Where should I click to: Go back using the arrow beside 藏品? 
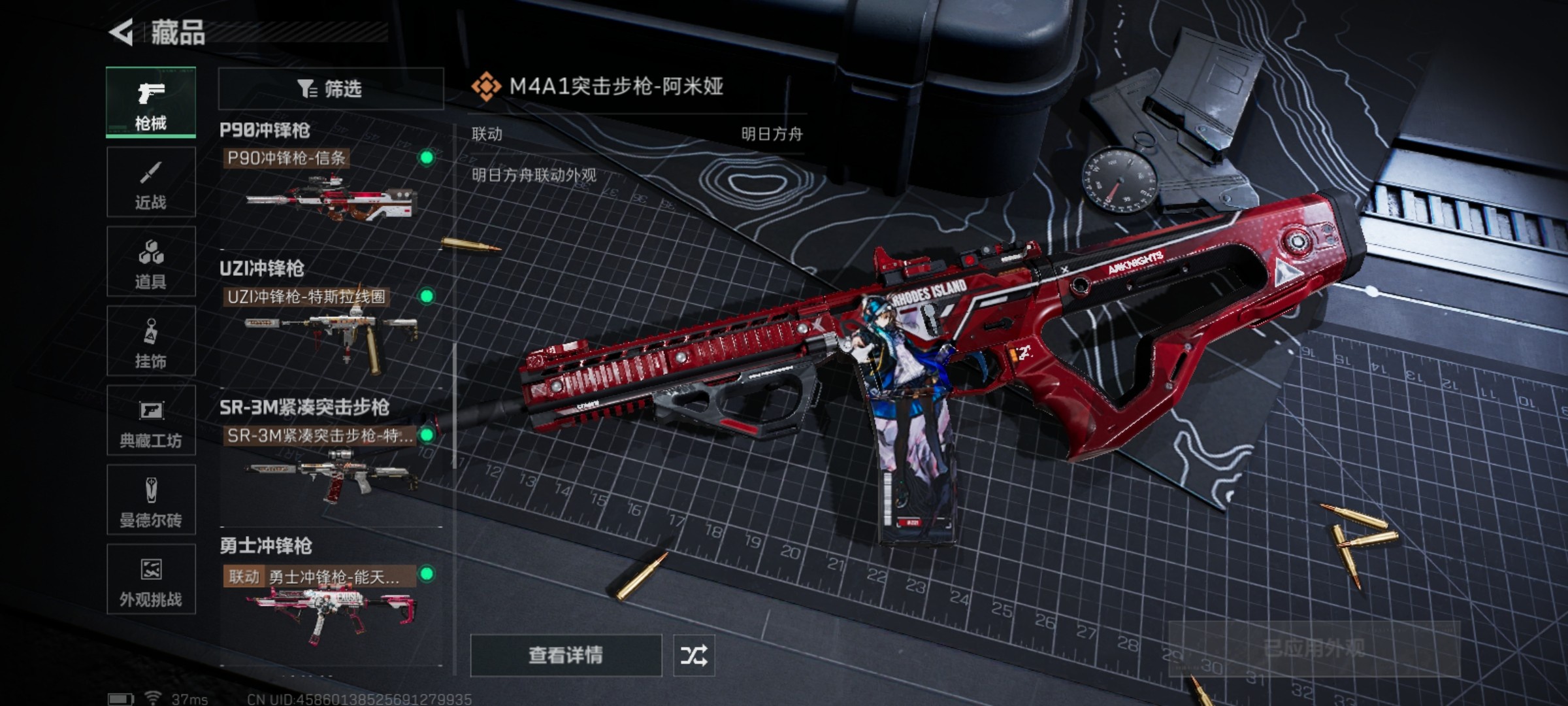122,32
